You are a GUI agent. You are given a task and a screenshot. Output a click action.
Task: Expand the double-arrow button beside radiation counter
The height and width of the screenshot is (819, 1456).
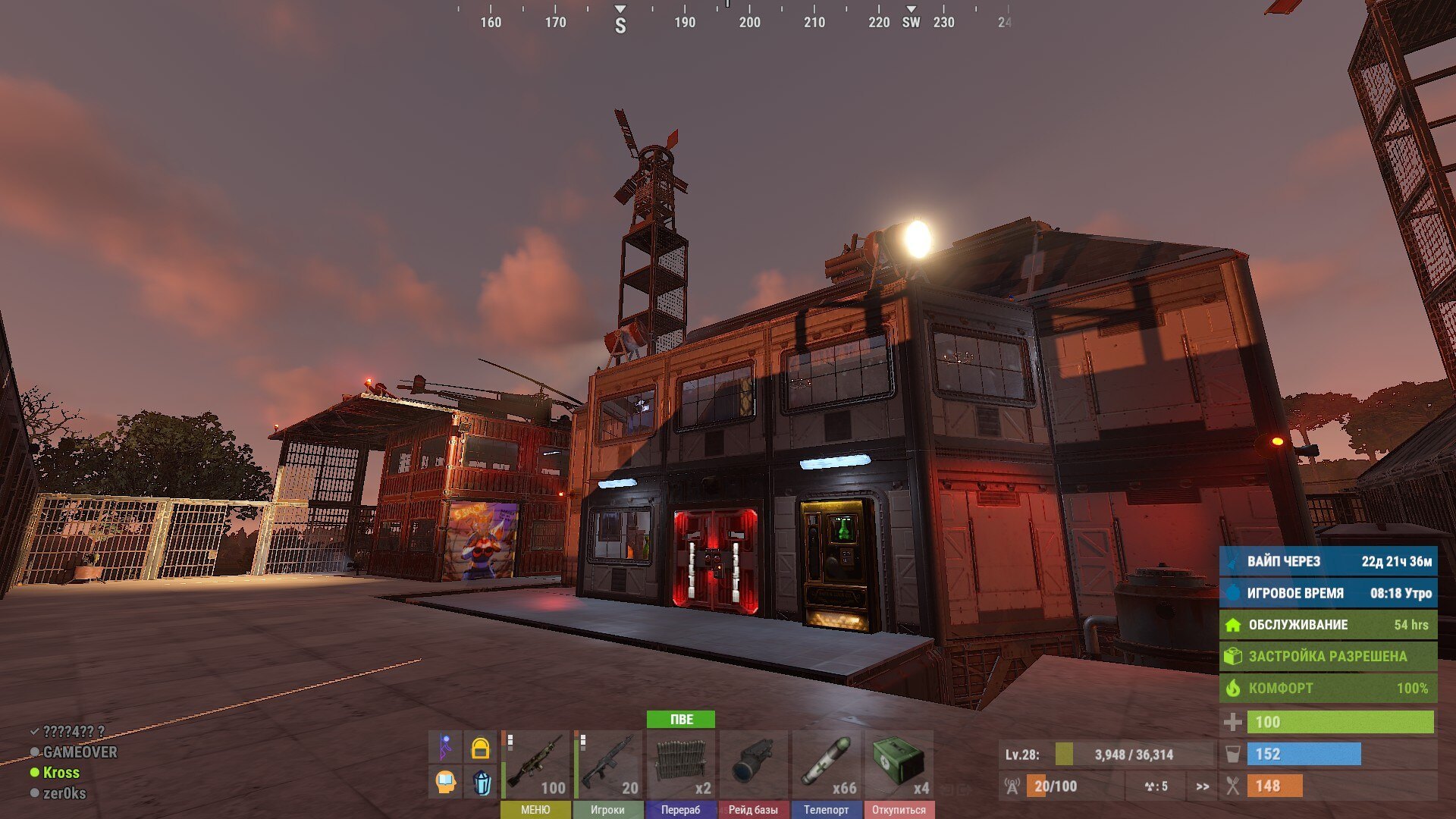(1202, 786)
